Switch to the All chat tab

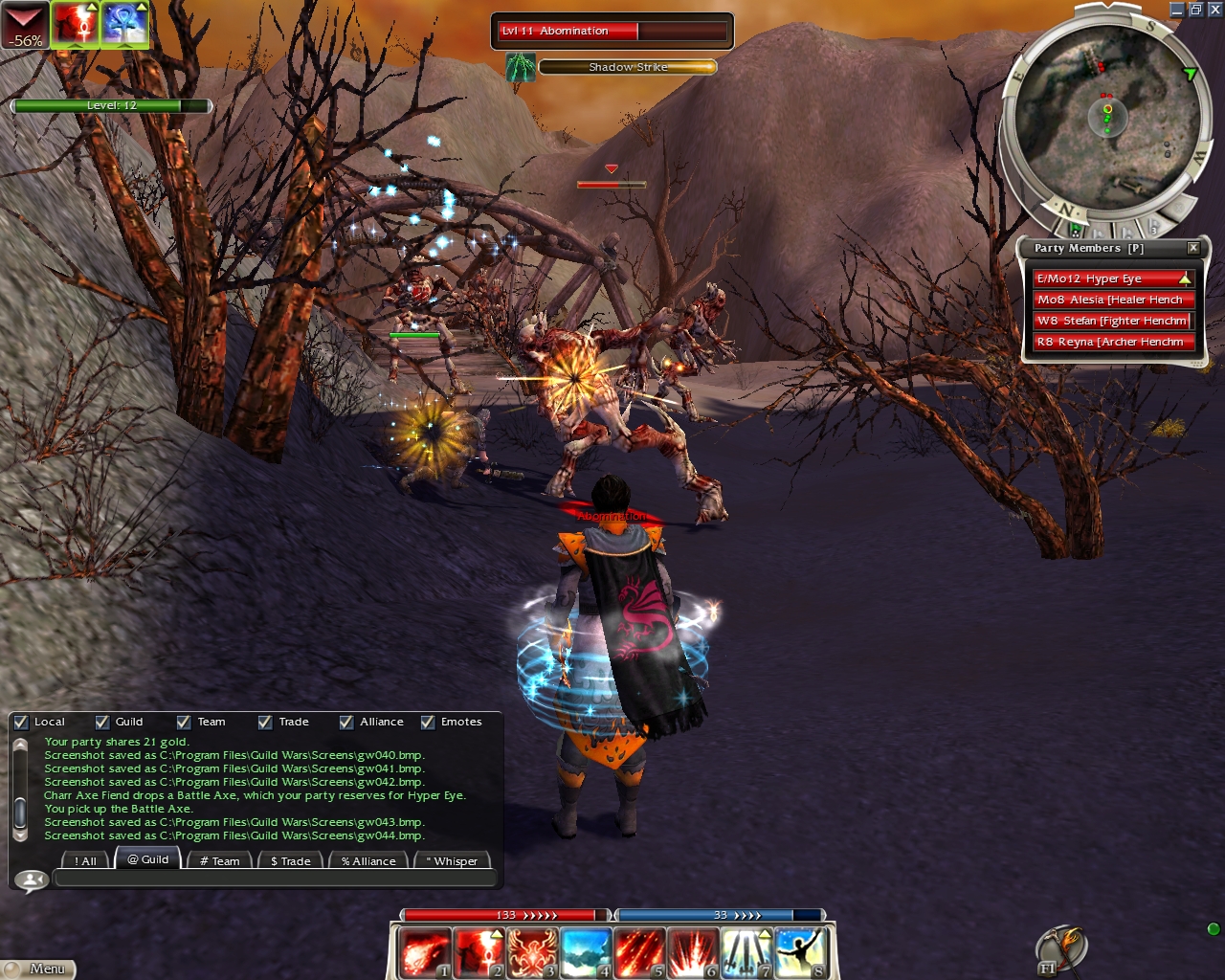tap(86, 860)
